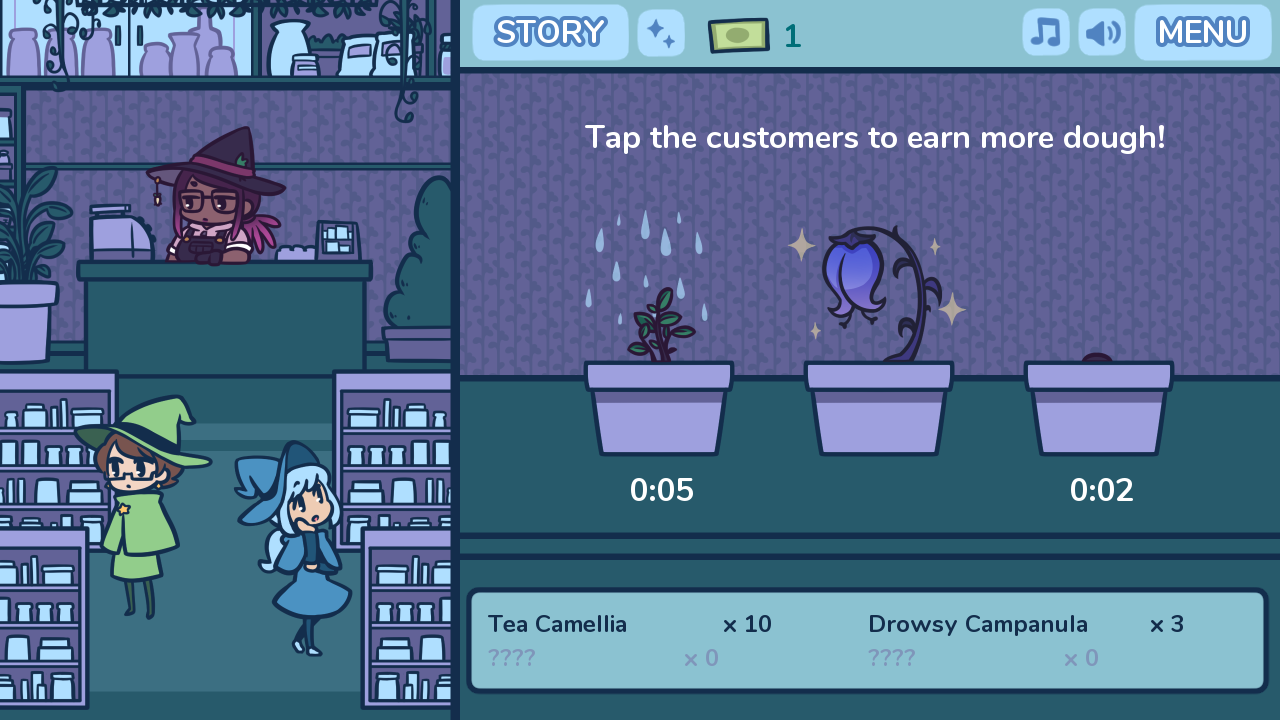This screenshot has height=720, width=1280.
Task: Click the seed in the rightmost pot
Action: [1098, 358]
